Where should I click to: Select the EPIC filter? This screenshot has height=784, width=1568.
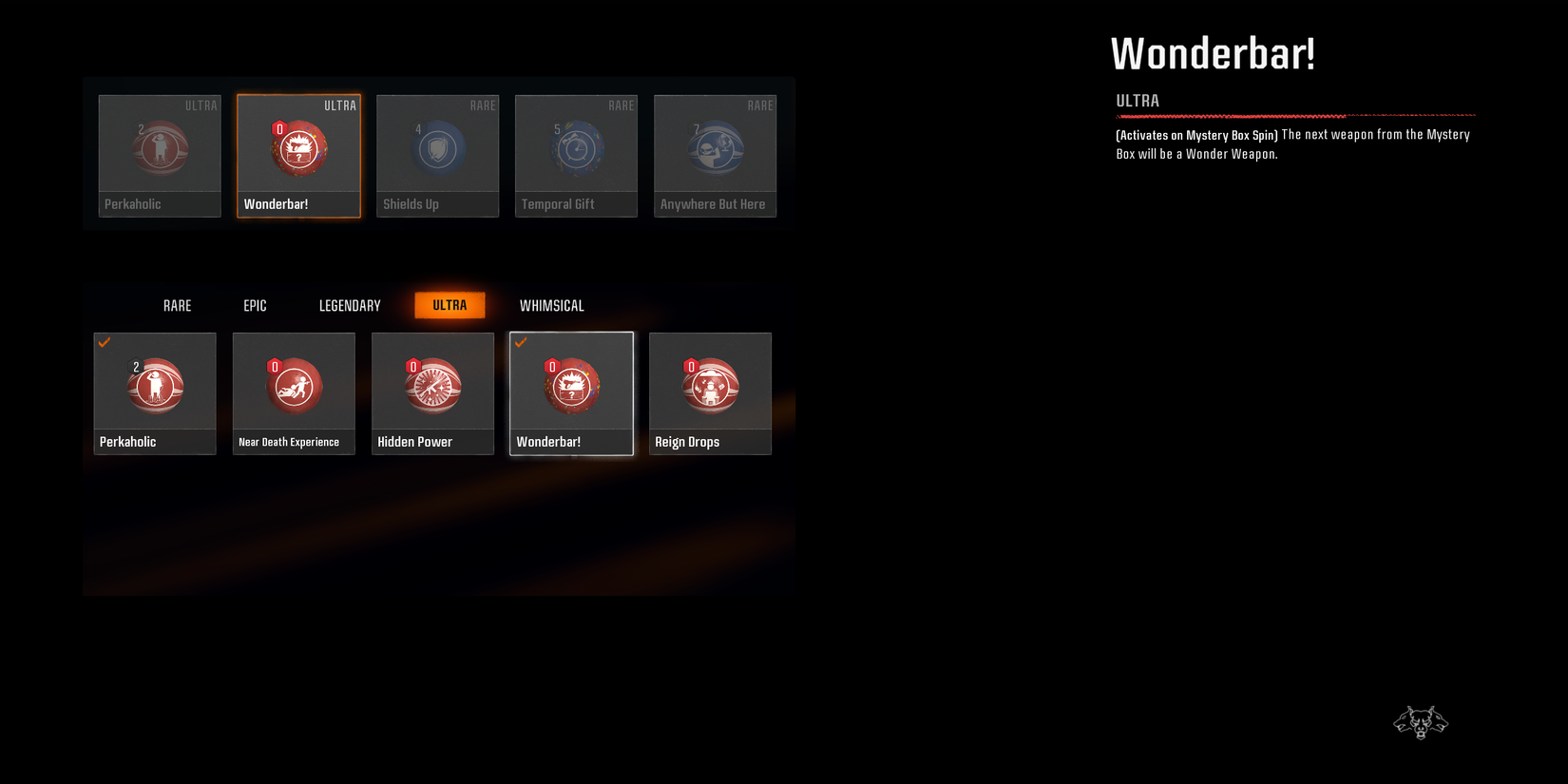tap(254, 305)
